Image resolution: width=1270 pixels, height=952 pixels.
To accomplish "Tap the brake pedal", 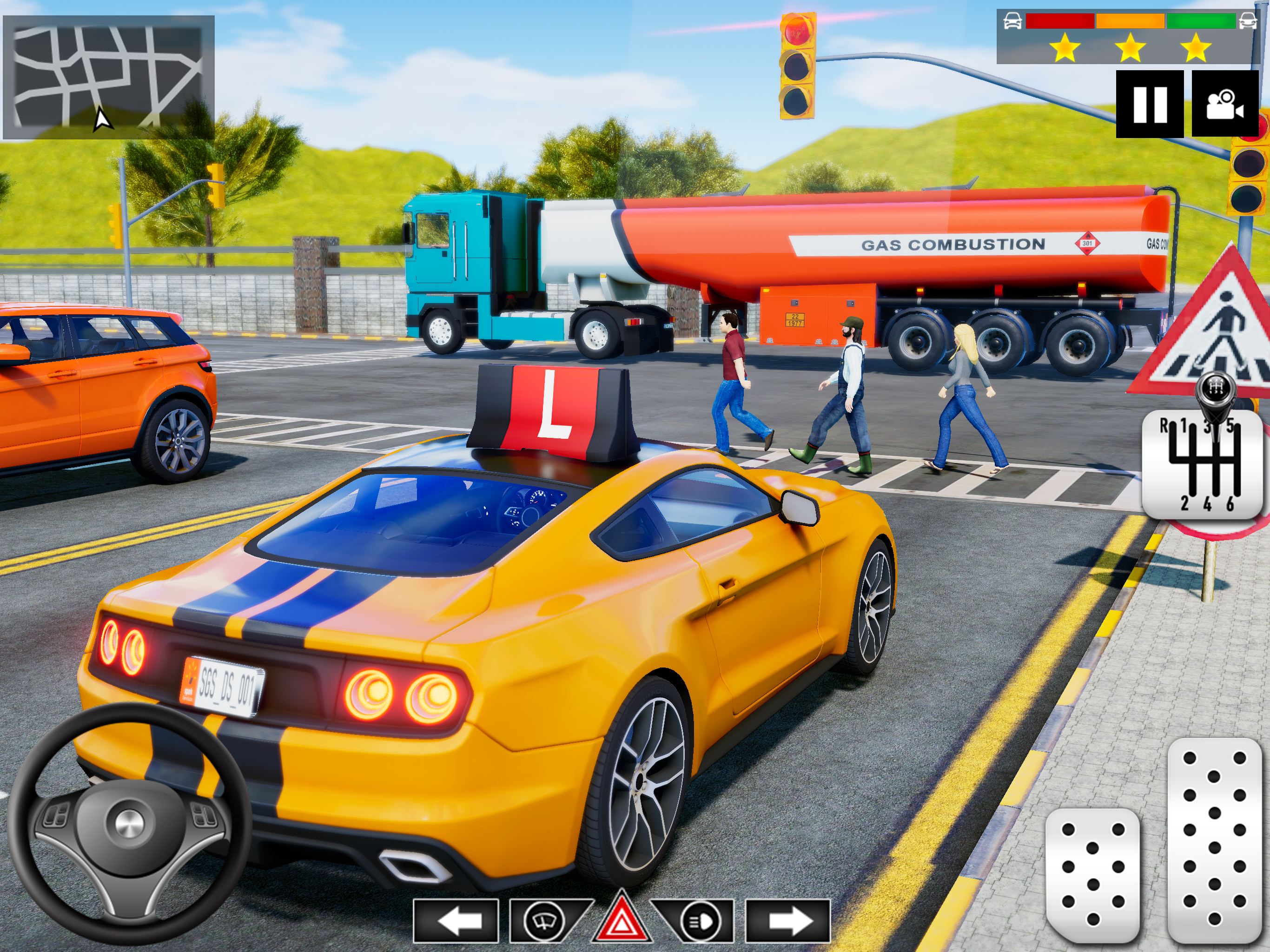I will coord(1092,873).
